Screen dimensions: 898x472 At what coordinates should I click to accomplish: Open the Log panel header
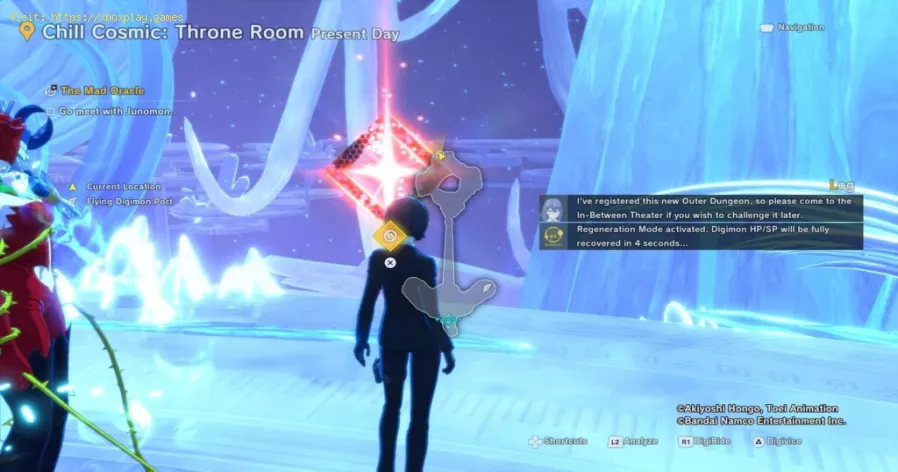coord(842,185)
